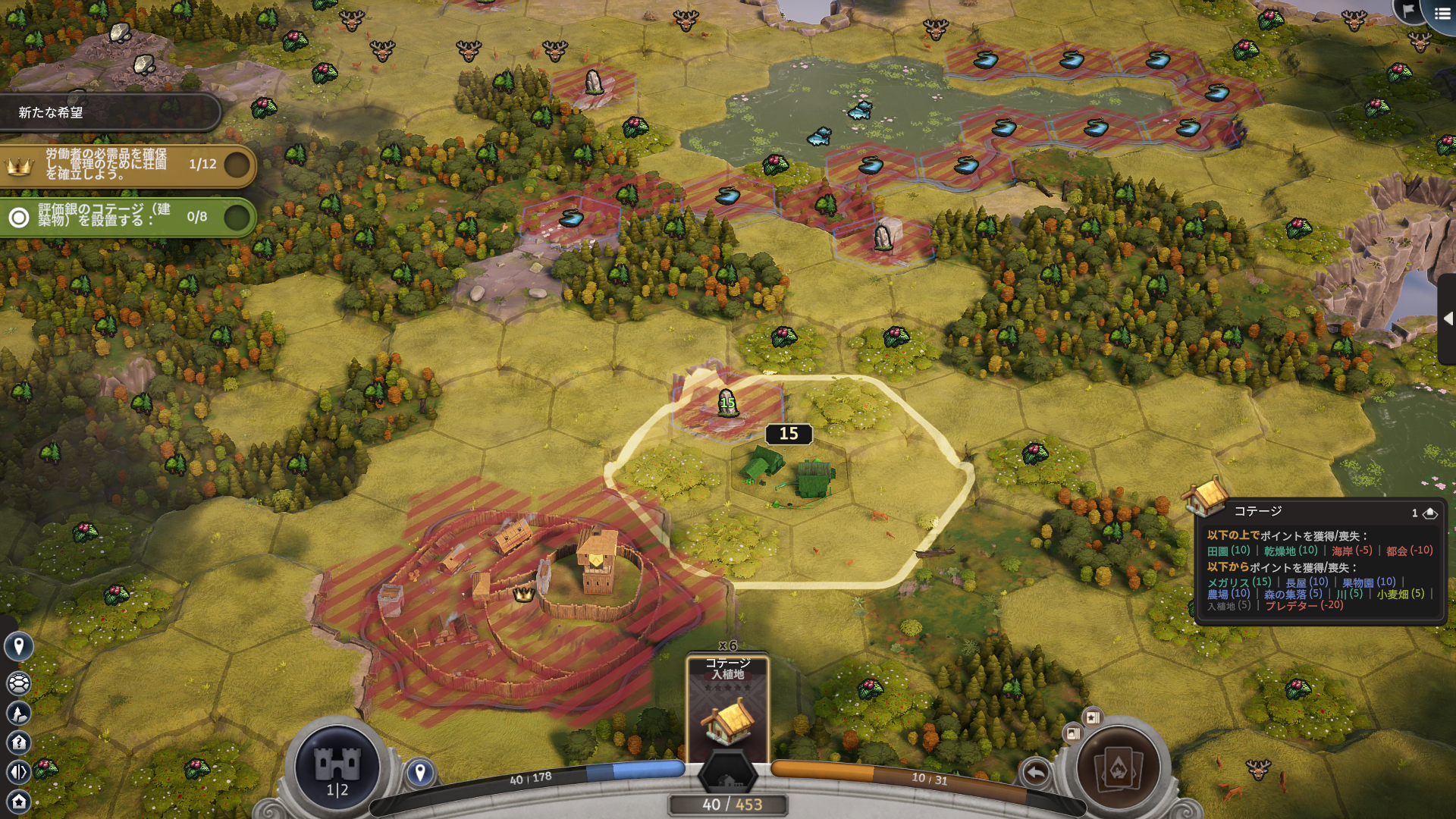Click the split arrows compare icon
Image resolution: width=1456 pixels, height=819 pixels.
click(x=19, y=772)
